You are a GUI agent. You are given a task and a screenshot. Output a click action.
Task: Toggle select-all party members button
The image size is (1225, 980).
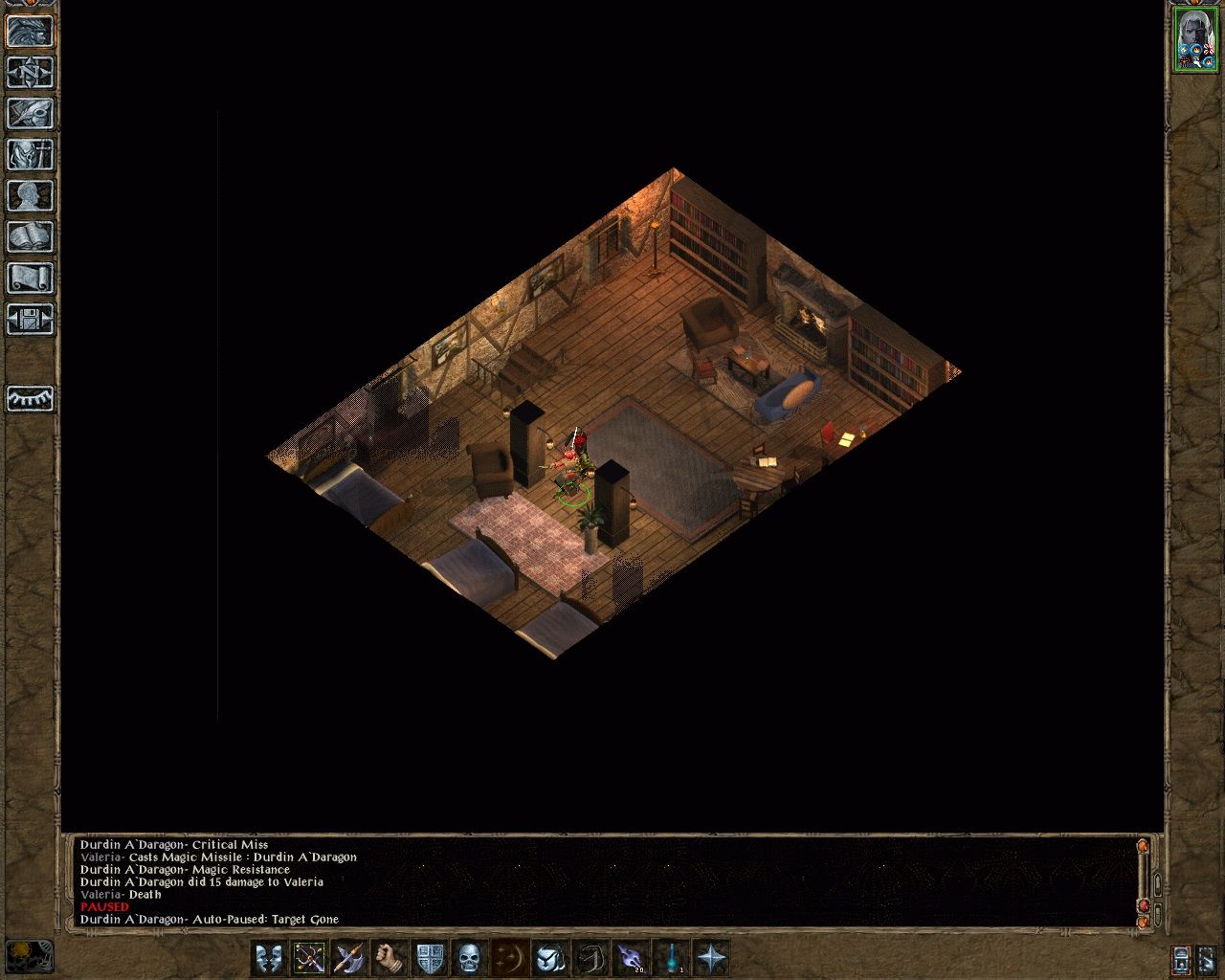tap(269, 959)
